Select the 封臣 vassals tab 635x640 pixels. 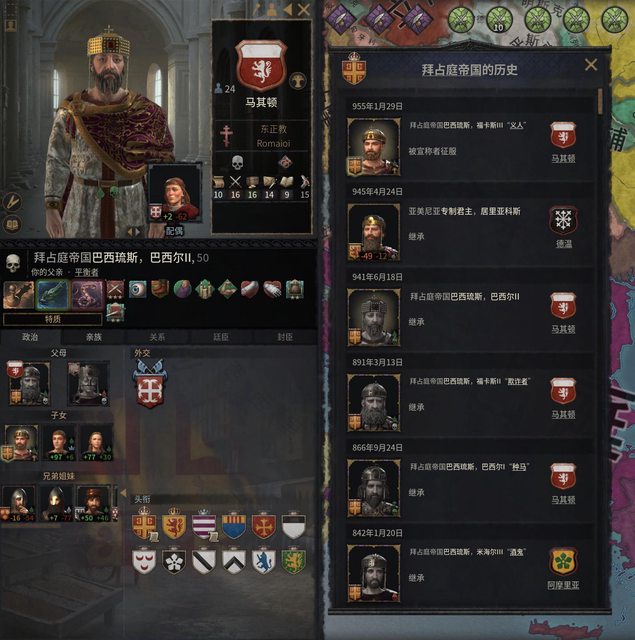(284, 337)
